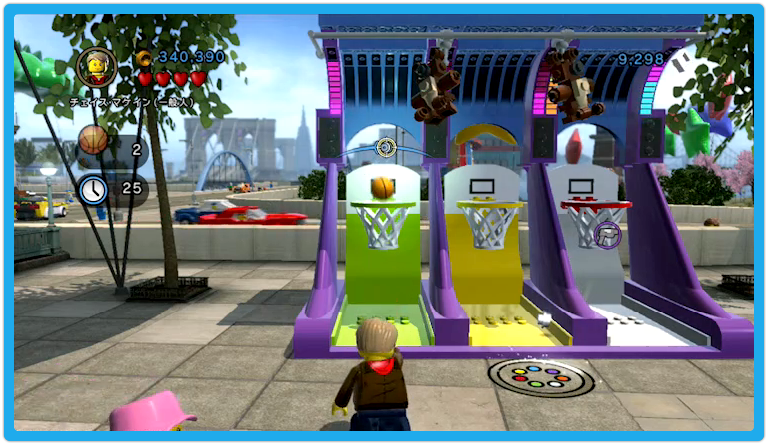
Task: Click the clock timer icon
Action: pos(94,187)
